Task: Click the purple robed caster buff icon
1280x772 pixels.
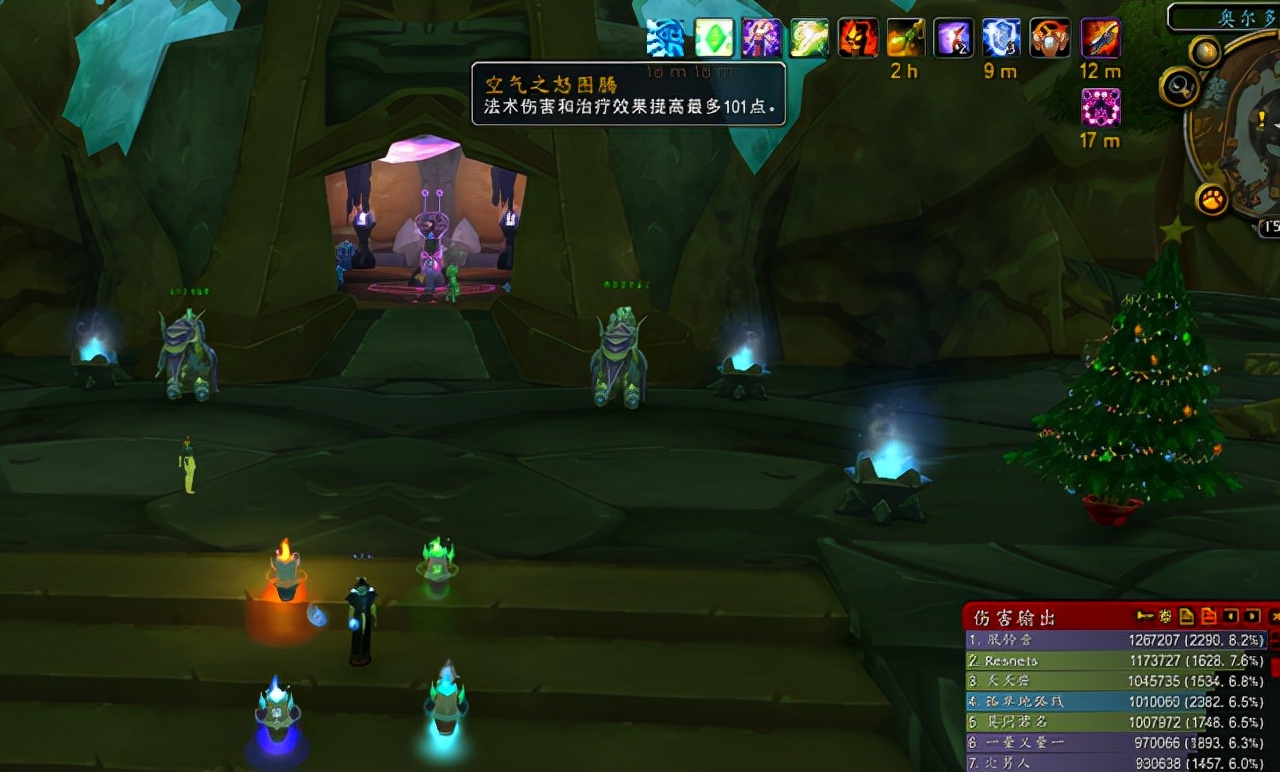Action: (x=762, y=38)
